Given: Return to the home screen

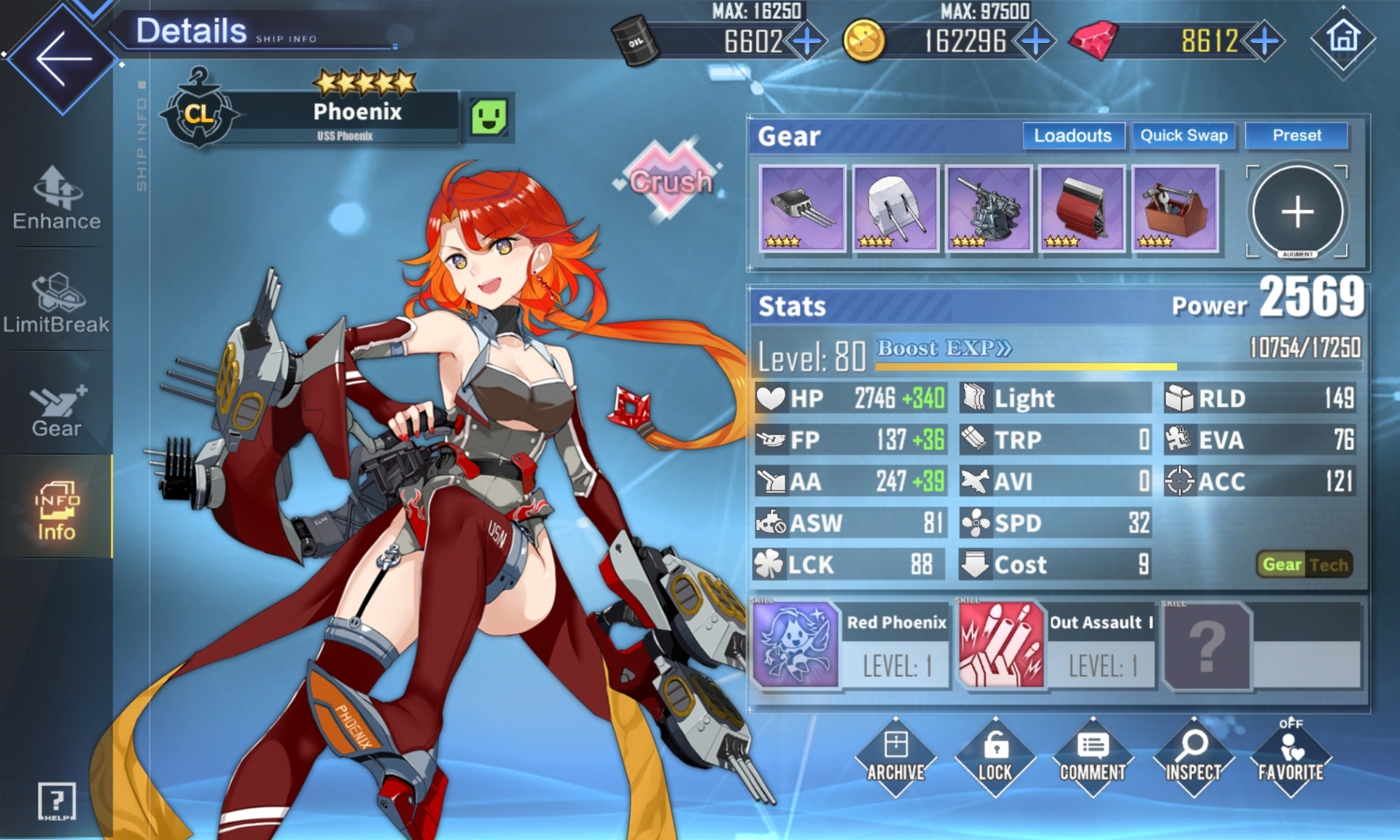Looking at the screenshot, I should tap(1343, 38).
